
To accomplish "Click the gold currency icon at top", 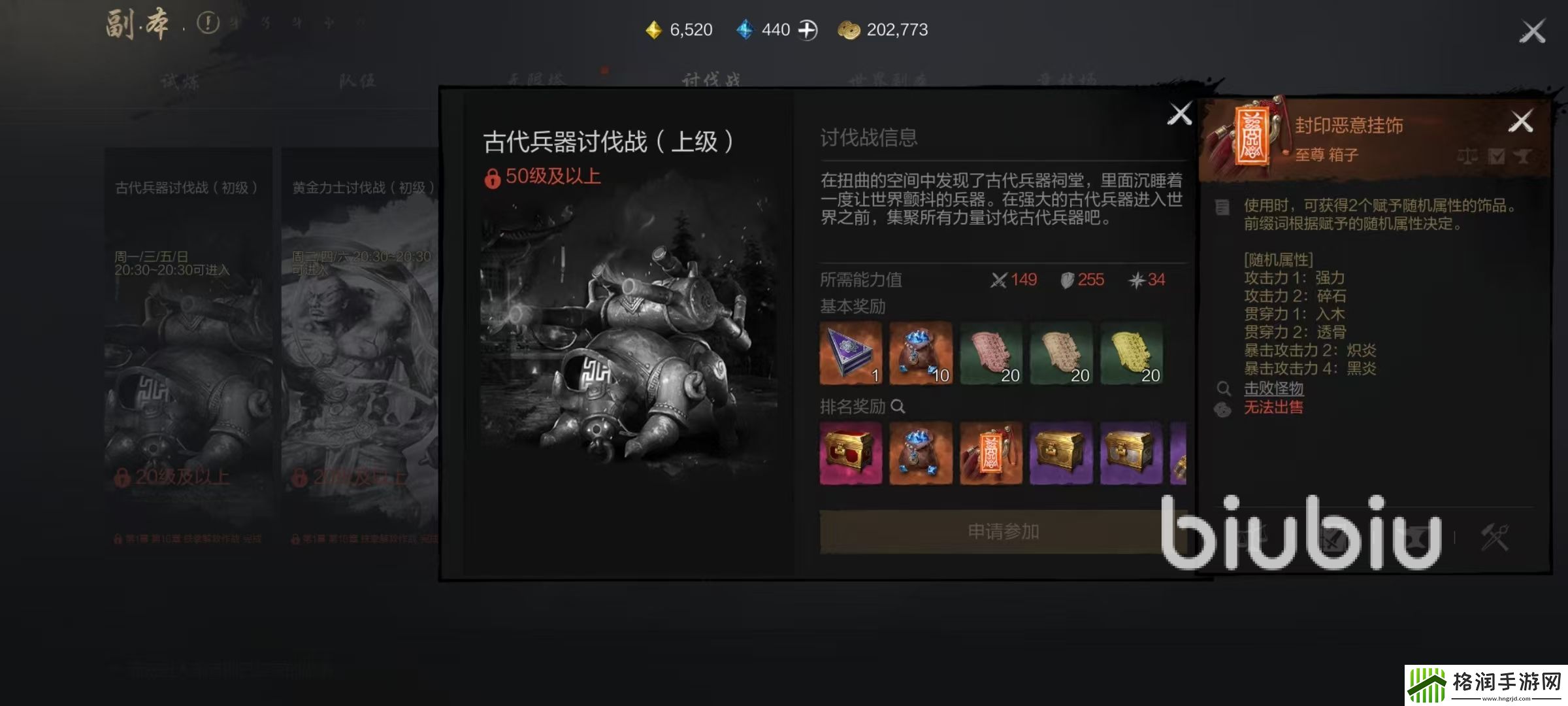I will point(654,29).
